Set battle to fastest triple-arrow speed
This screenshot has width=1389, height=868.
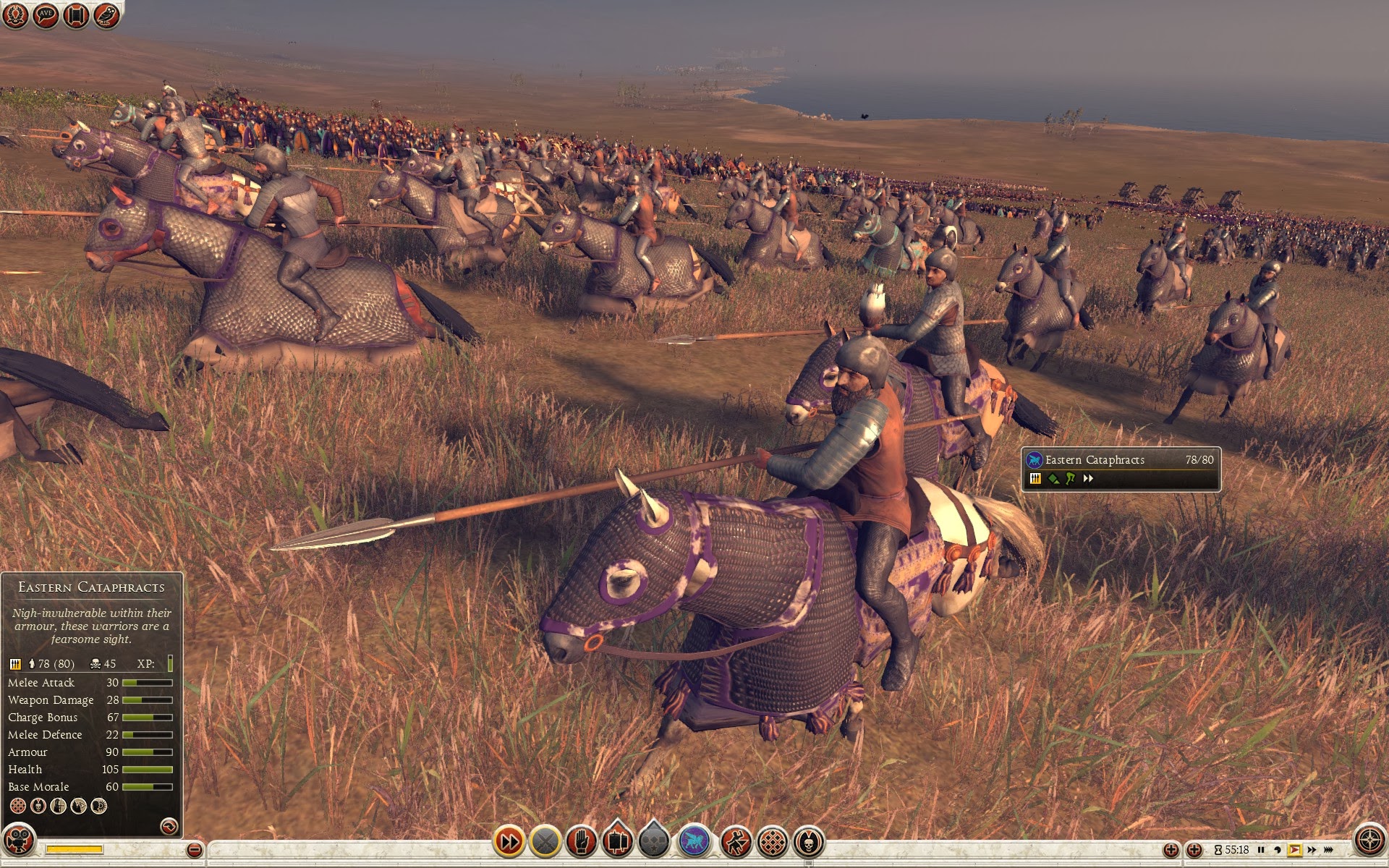coord(1330,850)
